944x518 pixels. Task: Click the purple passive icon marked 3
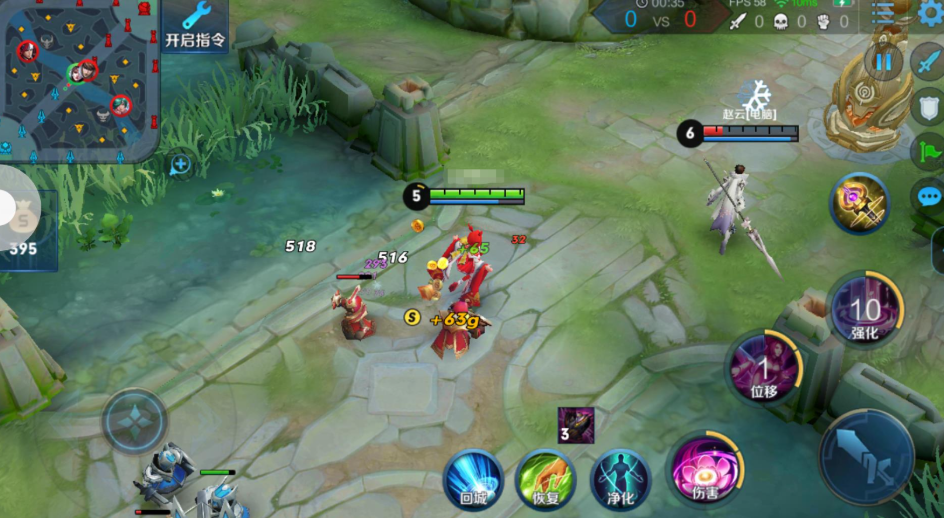(577, 425)
